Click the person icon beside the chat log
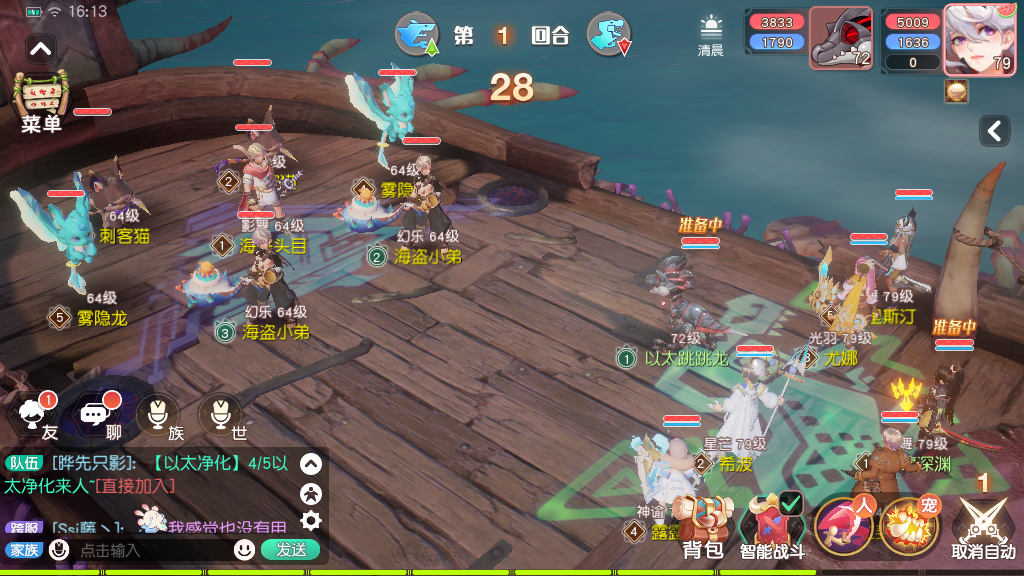 pyautogui.click(x=311, y=492)
